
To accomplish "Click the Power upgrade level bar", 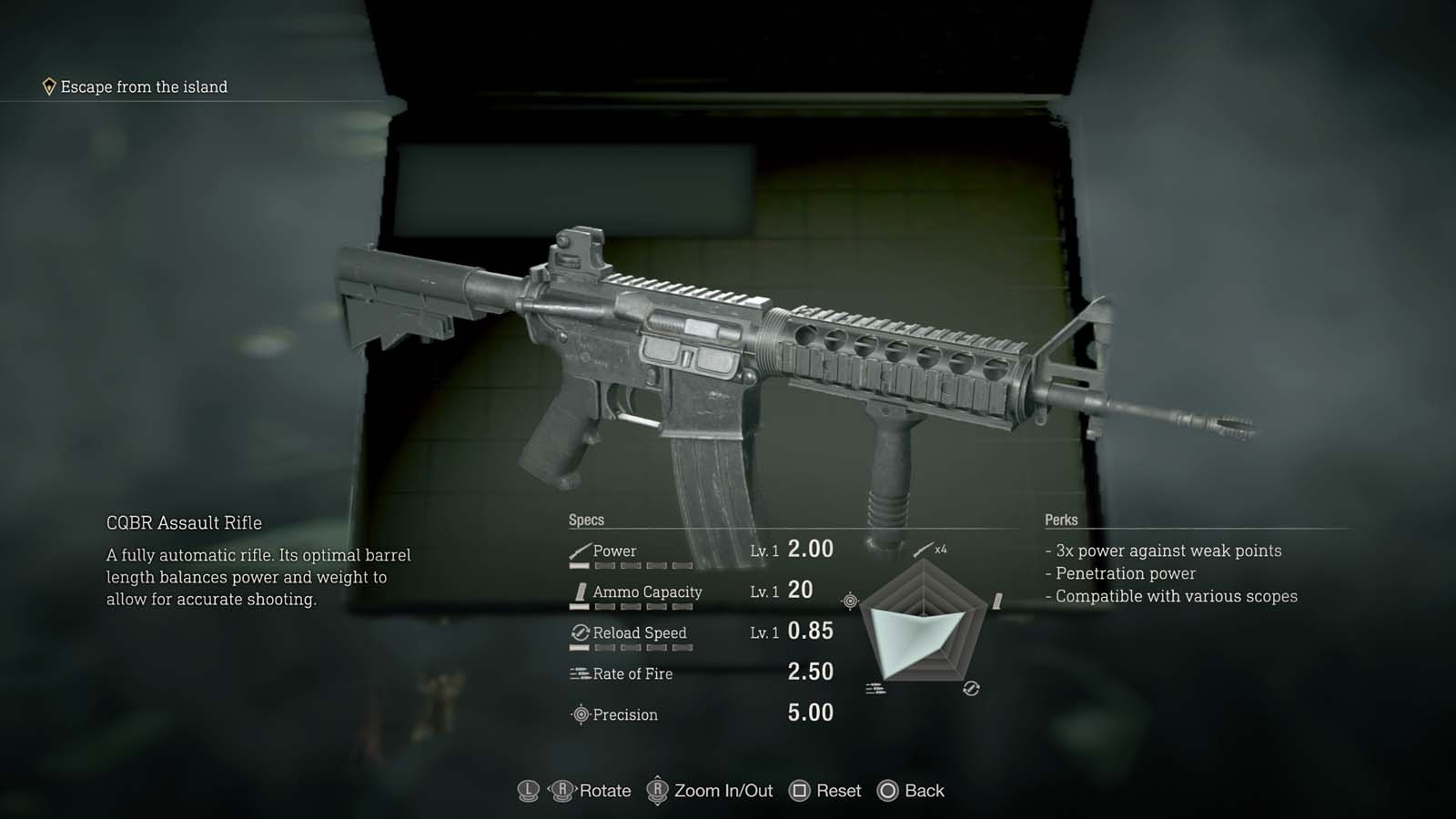I will [632, 563].
